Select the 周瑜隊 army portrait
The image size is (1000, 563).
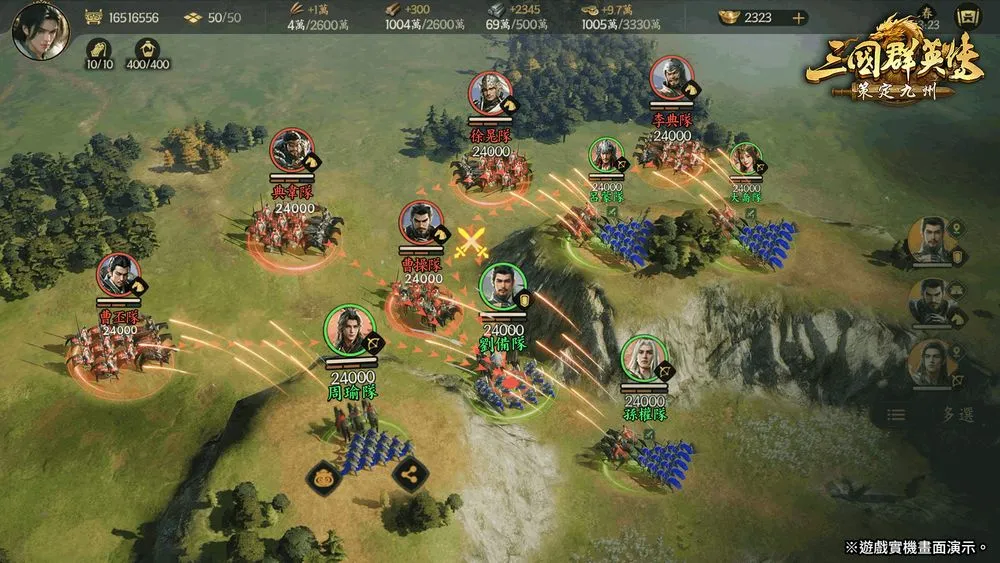[x=349, y=330]
